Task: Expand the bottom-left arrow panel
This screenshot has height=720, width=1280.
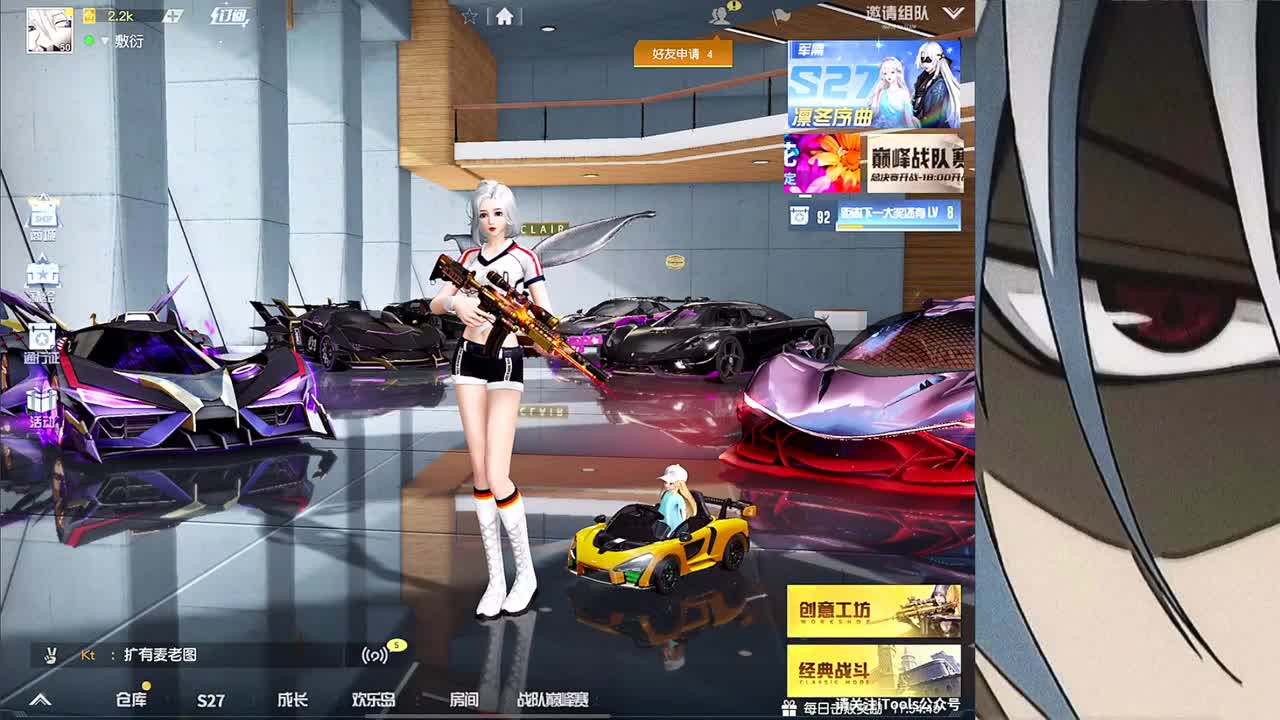Action: [x=40, y=700]
